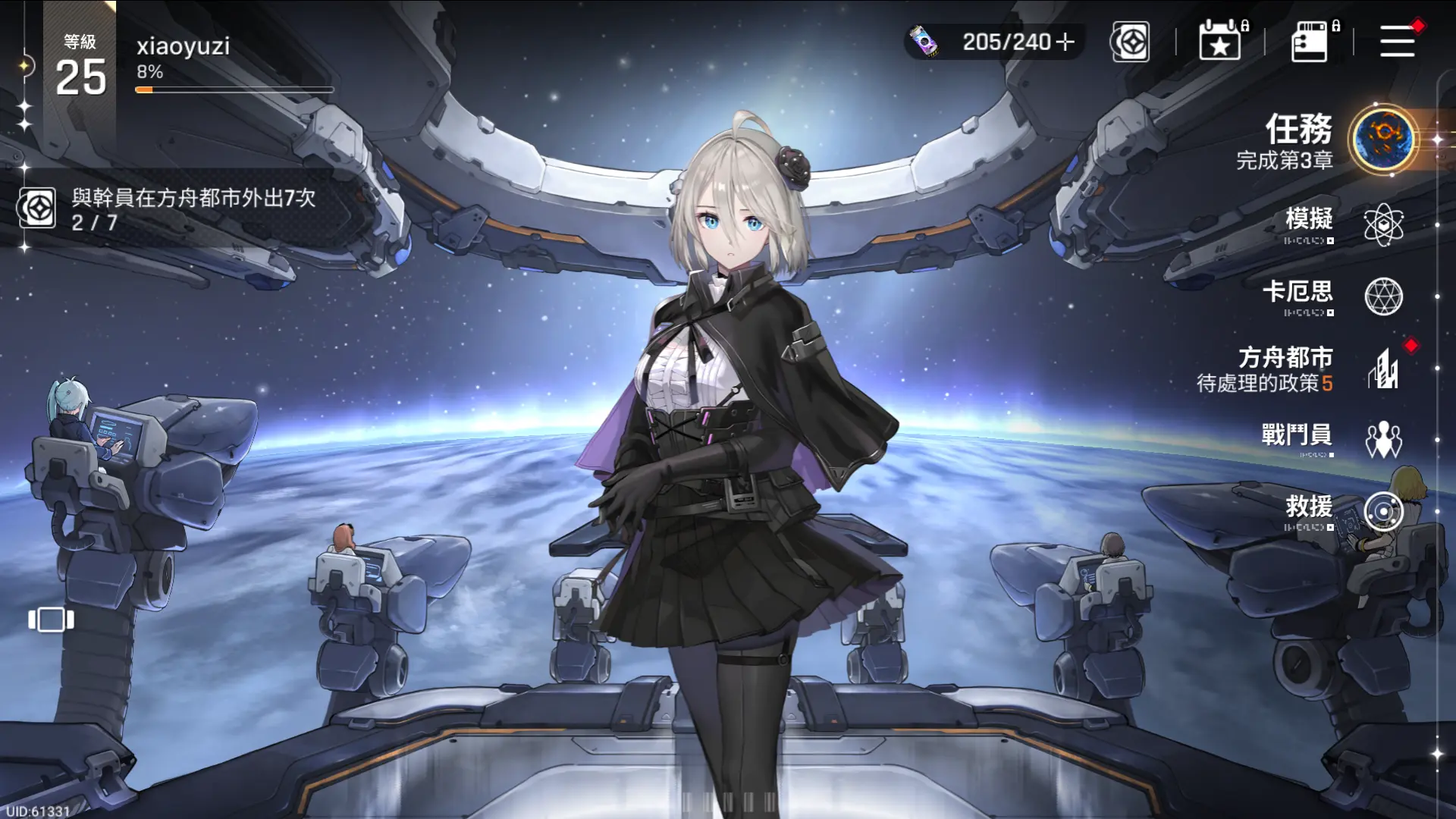The image size is (1456, 819).
Task: Open the hamburger main menu
Action: coord(1397,41)
